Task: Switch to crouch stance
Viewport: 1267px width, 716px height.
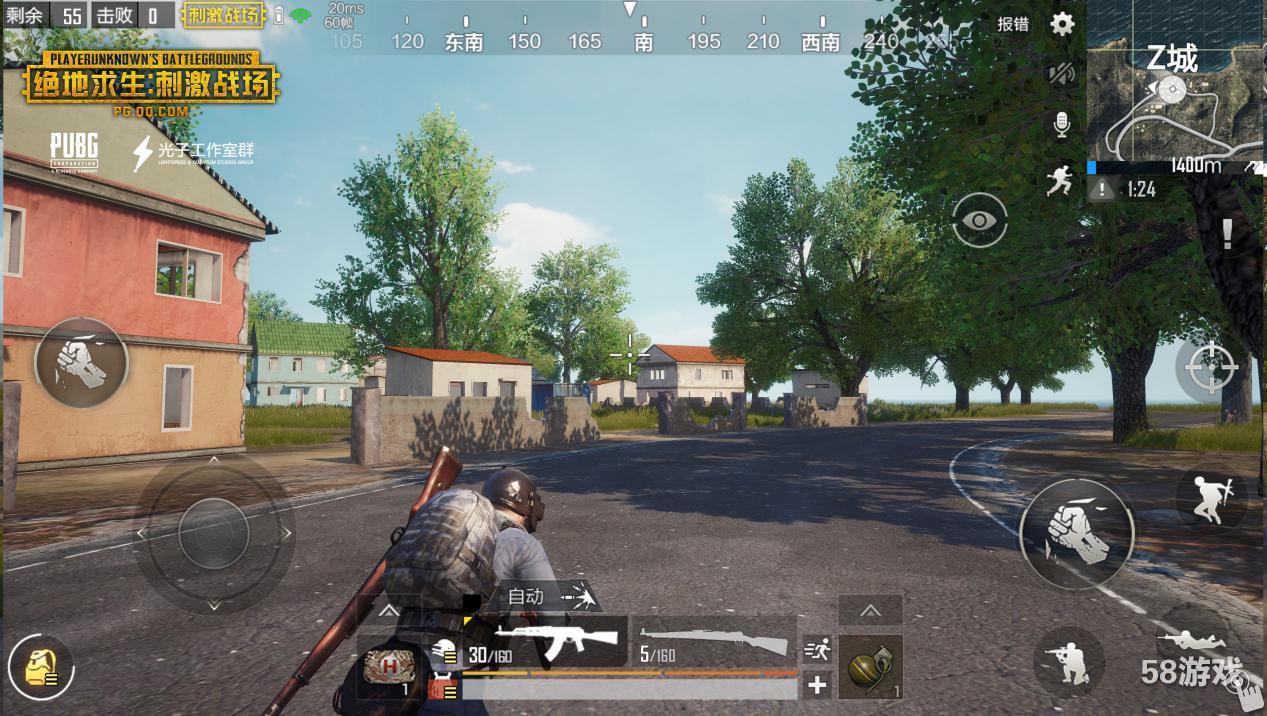Action: click(1069, 661)
